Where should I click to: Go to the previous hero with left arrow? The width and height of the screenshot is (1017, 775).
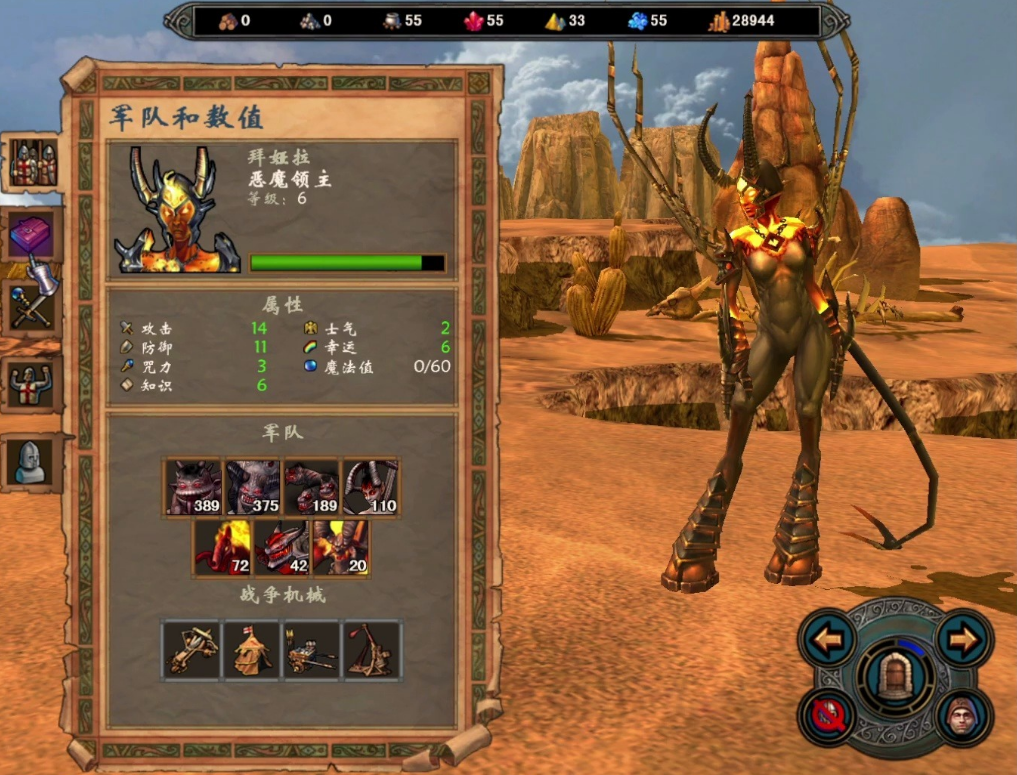click(x=827, y=639)
